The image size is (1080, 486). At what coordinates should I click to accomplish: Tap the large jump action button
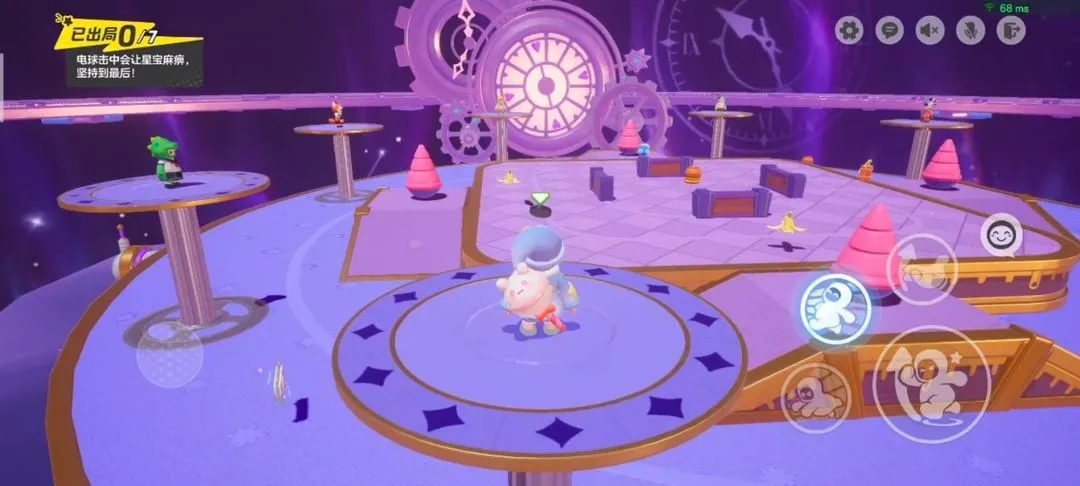(930, 384)
